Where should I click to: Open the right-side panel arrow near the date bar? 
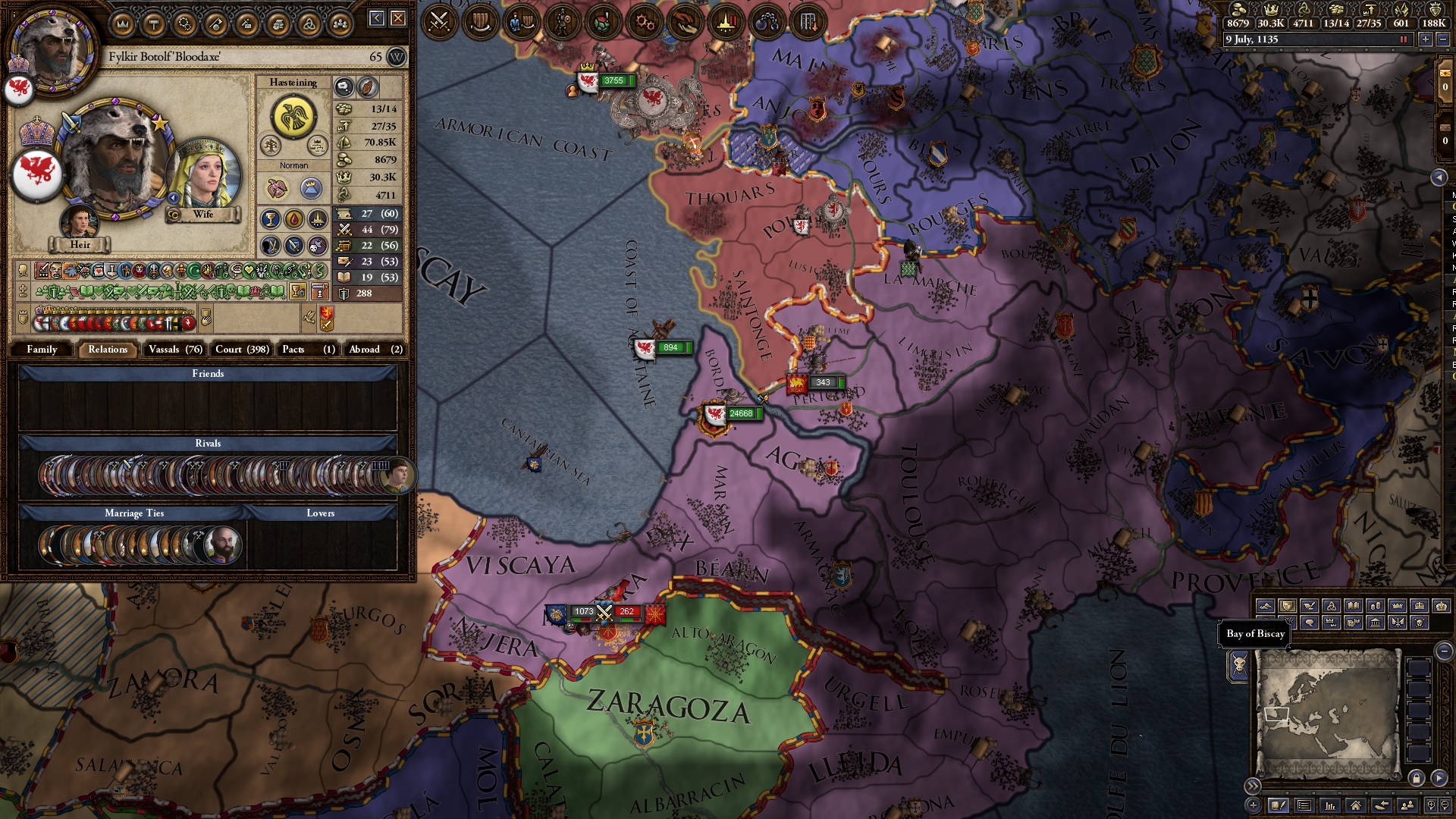tap(1439, 174)
